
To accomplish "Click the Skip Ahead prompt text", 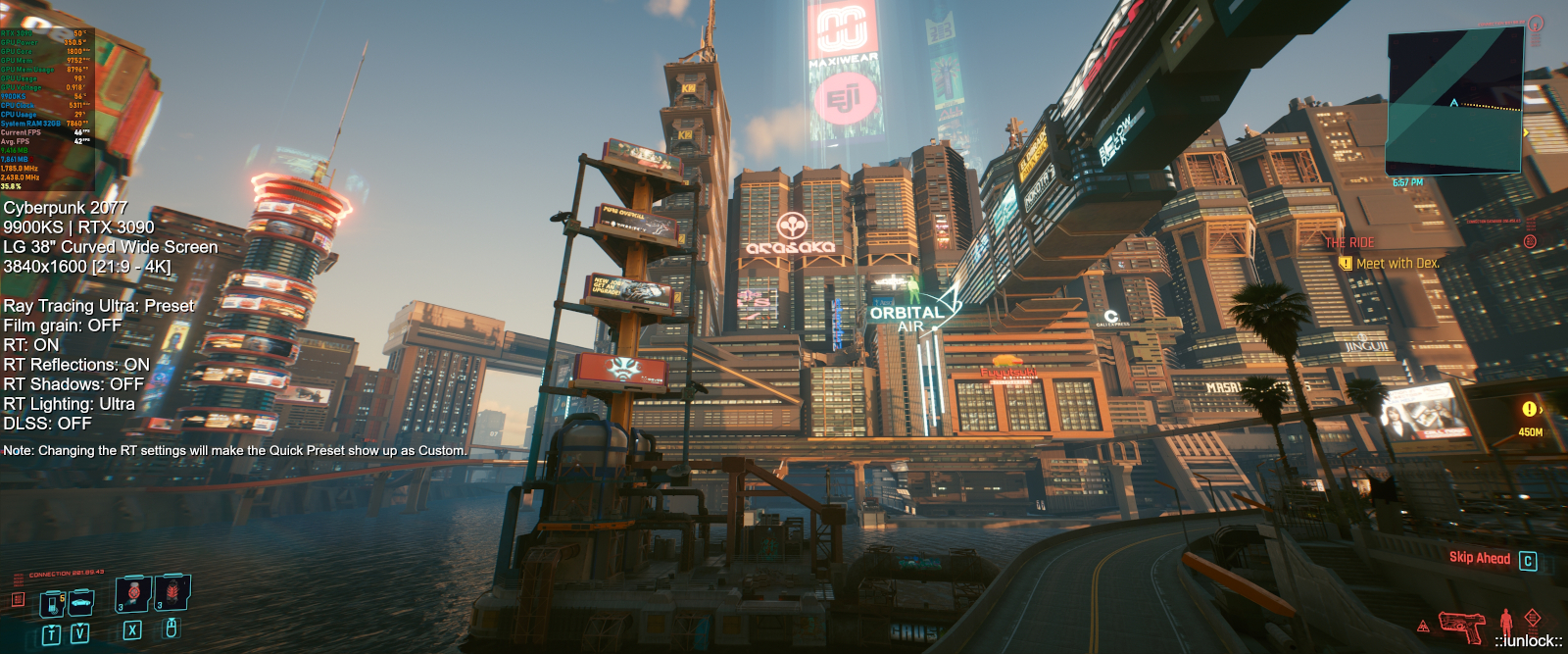I will [x=1480, y=558].
